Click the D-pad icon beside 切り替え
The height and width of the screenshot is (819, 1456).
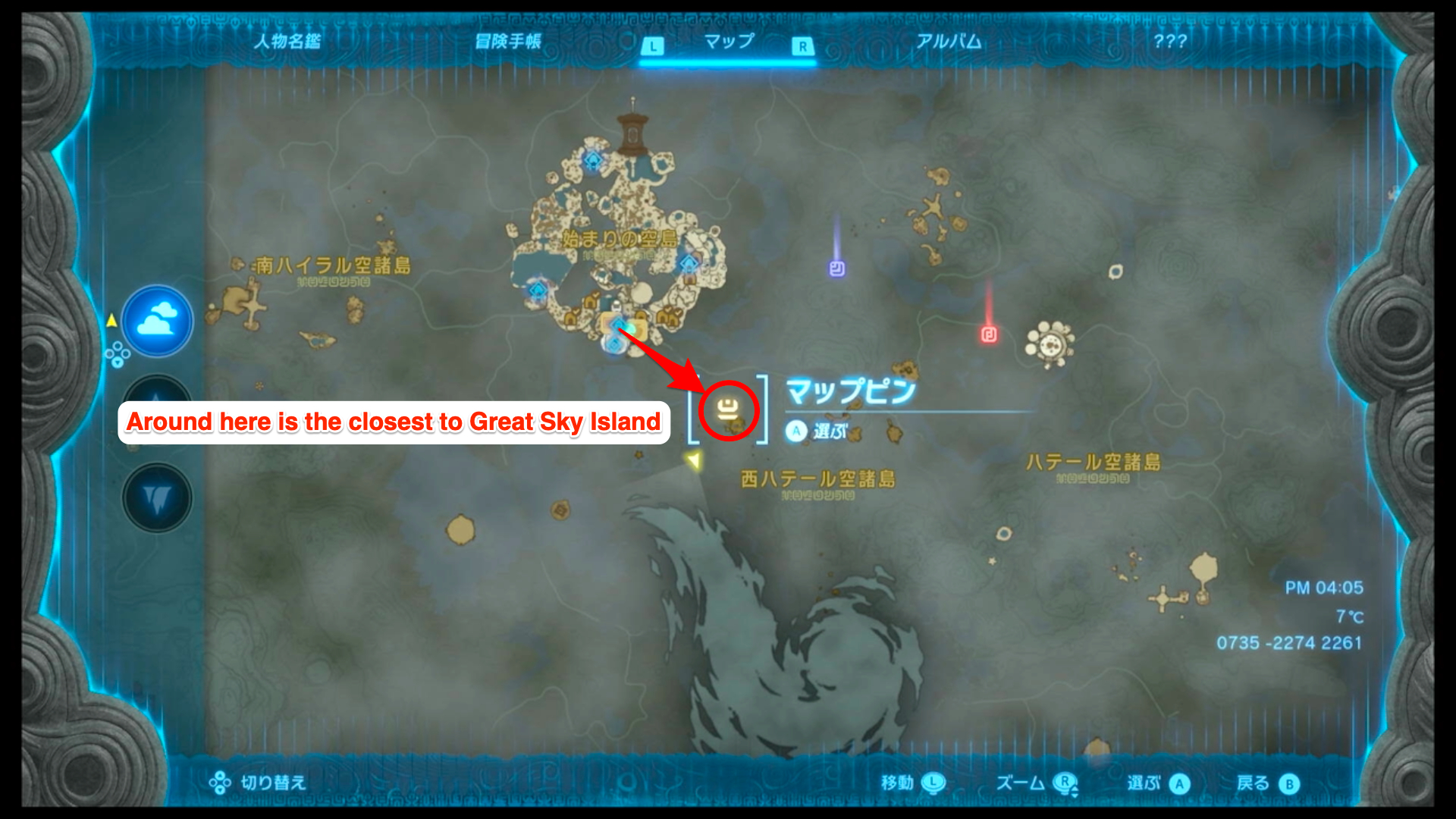[x=221, y=783]
